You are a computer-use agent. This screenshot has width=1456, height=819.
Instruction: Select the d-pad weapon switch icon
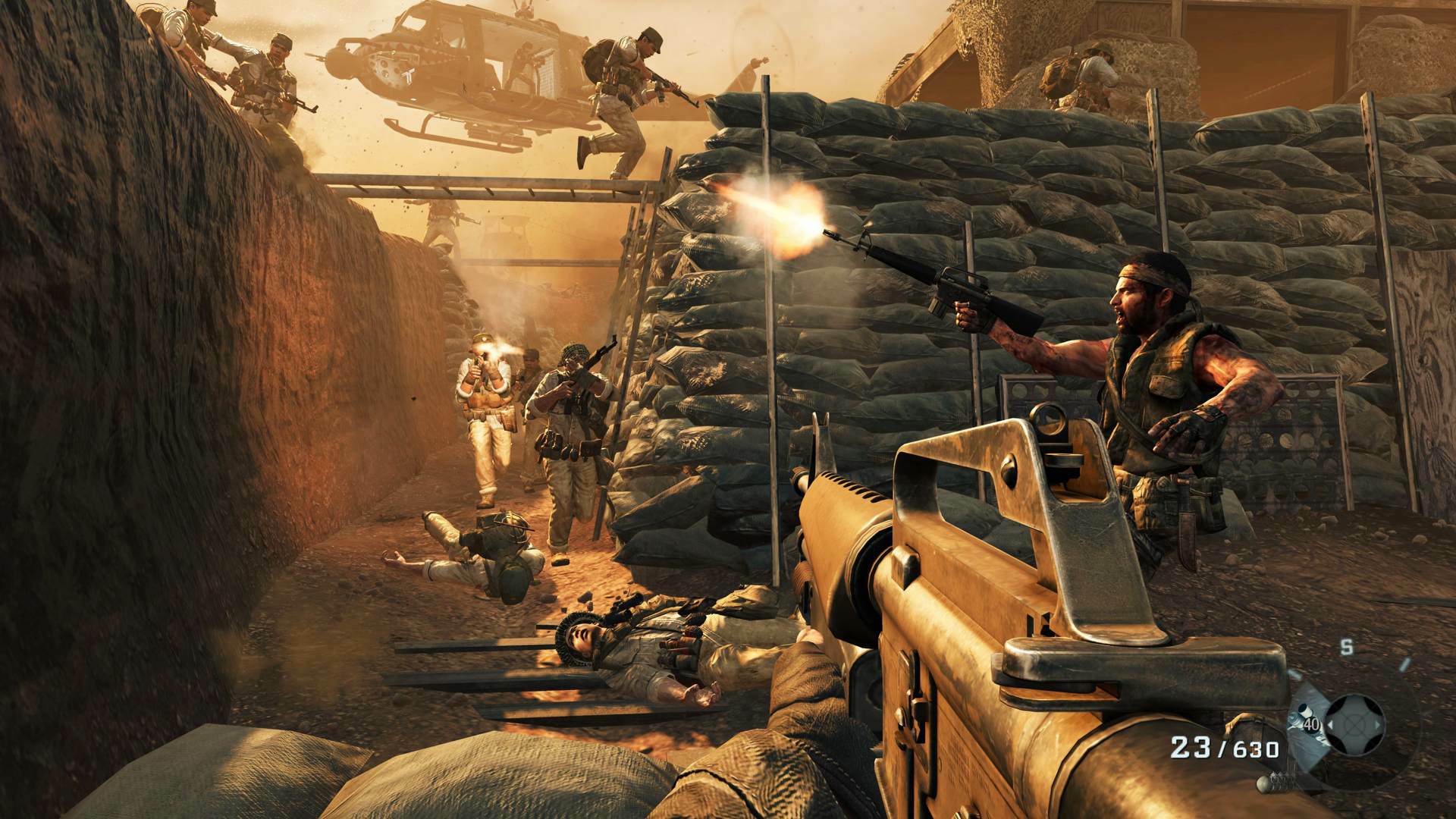tap(1354, 723)
